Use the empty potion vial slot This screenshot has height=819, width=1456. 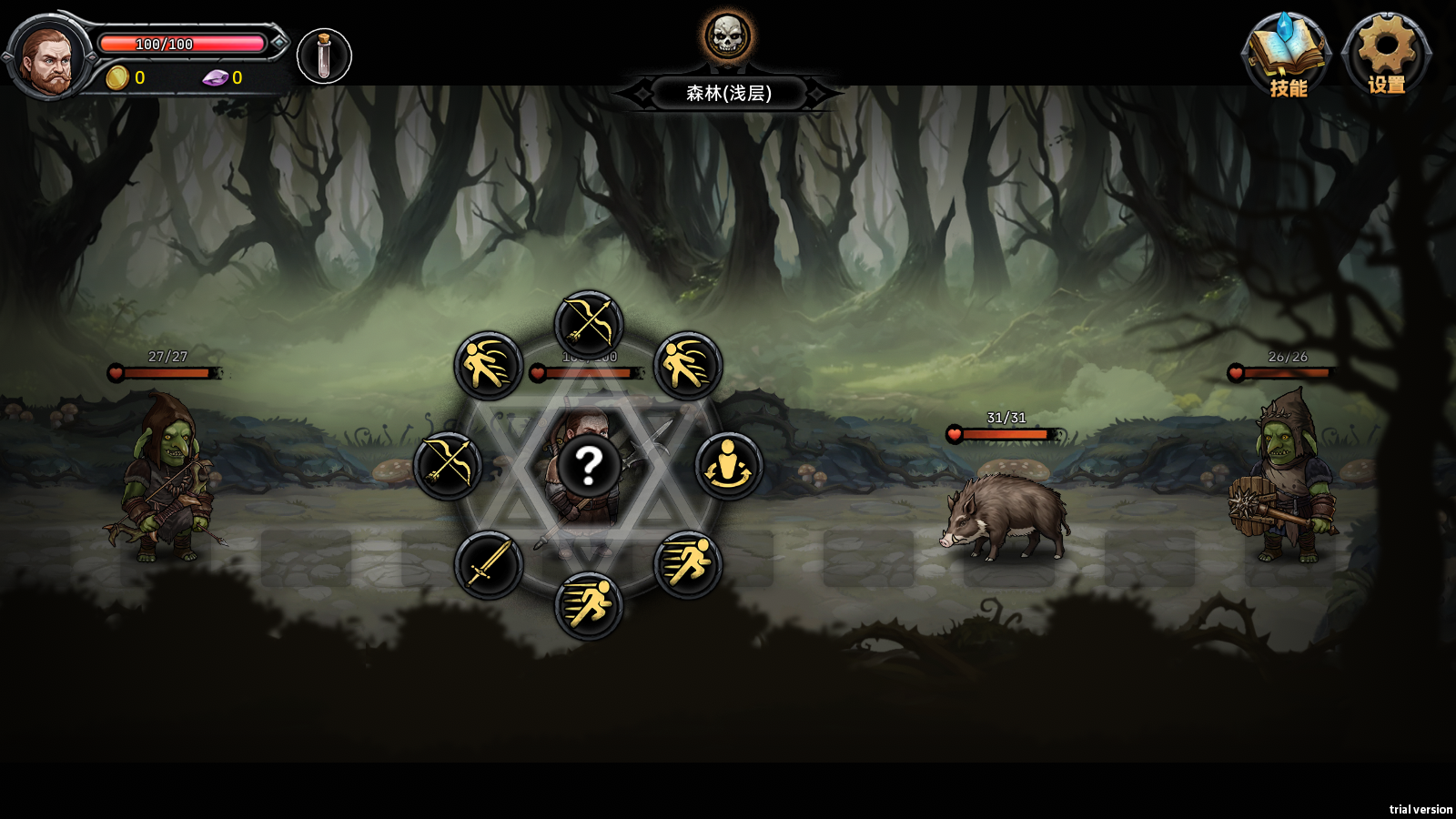pos(324,56)
